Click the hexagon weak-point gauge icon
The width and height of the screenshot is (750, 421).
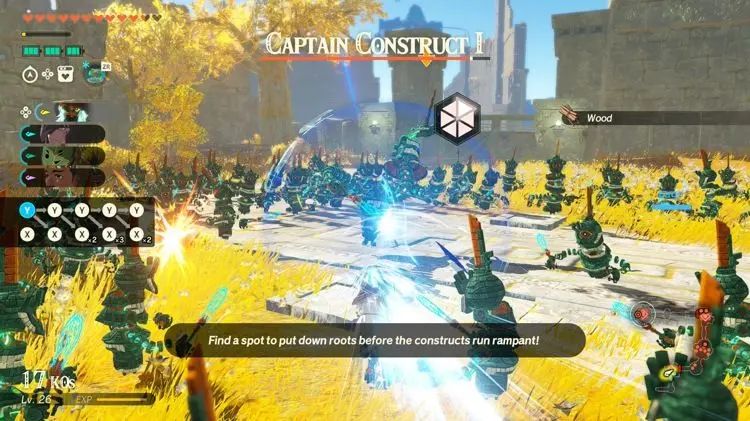459,118
